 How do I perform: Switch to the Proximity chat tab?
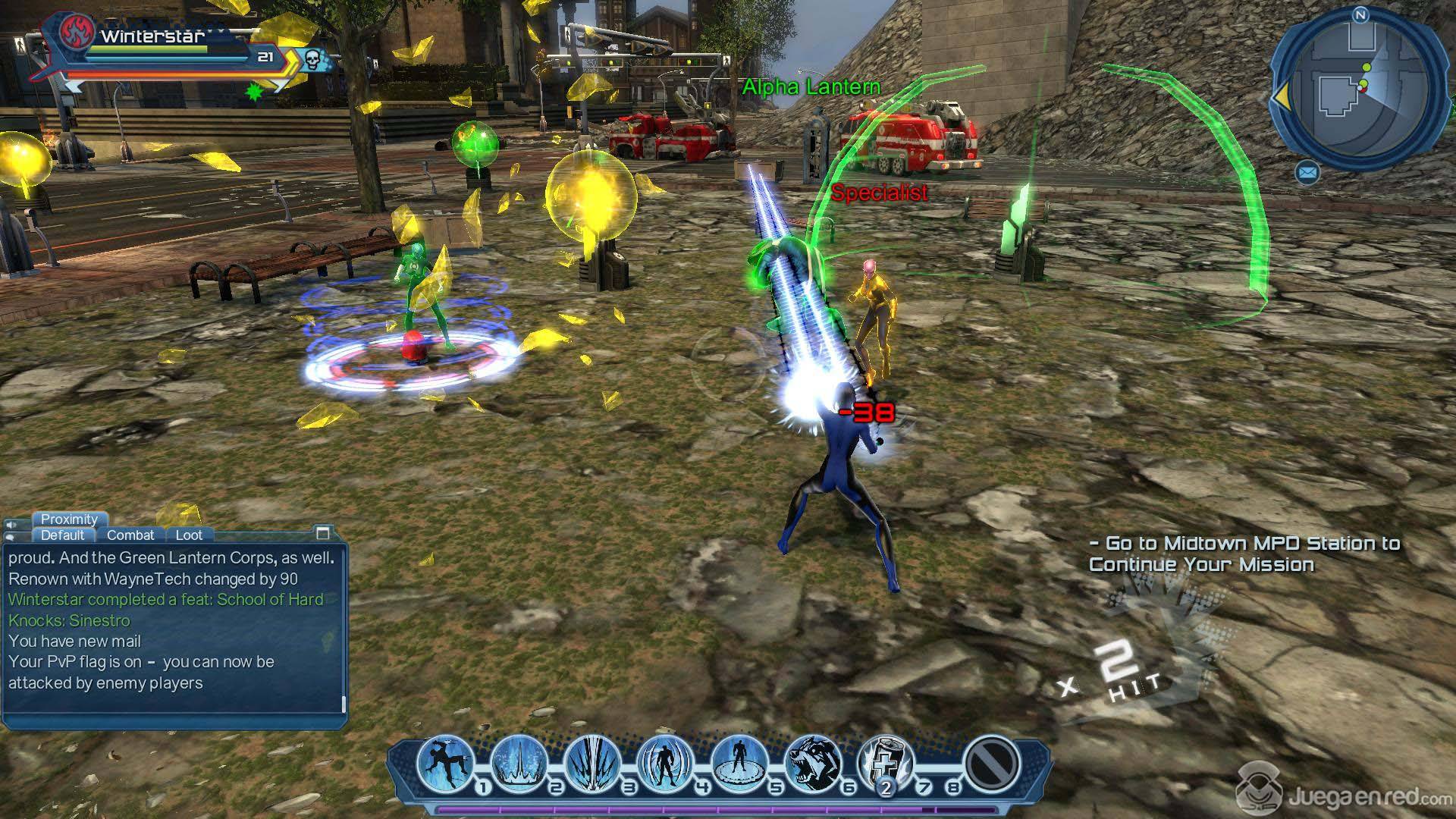[69, 519]
